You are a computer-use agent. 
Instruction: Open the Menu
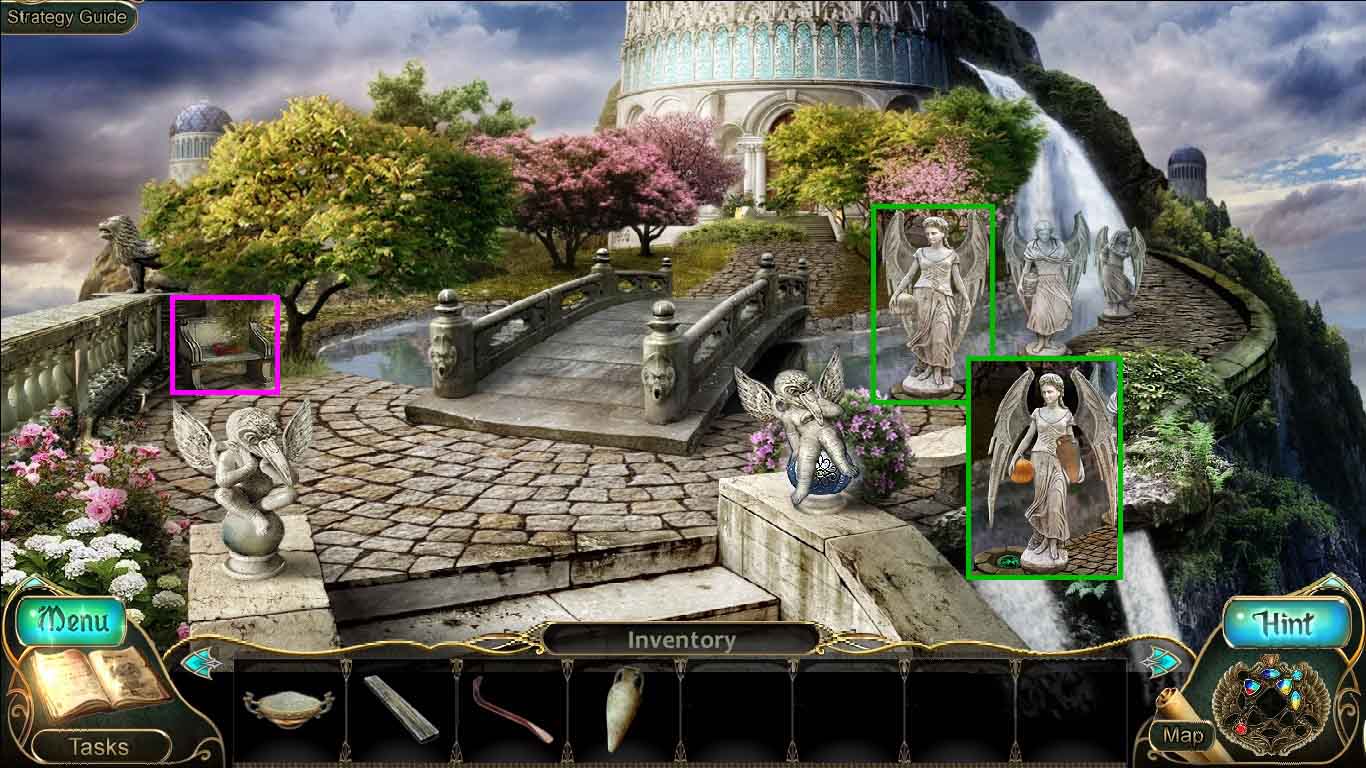point(72,620)
